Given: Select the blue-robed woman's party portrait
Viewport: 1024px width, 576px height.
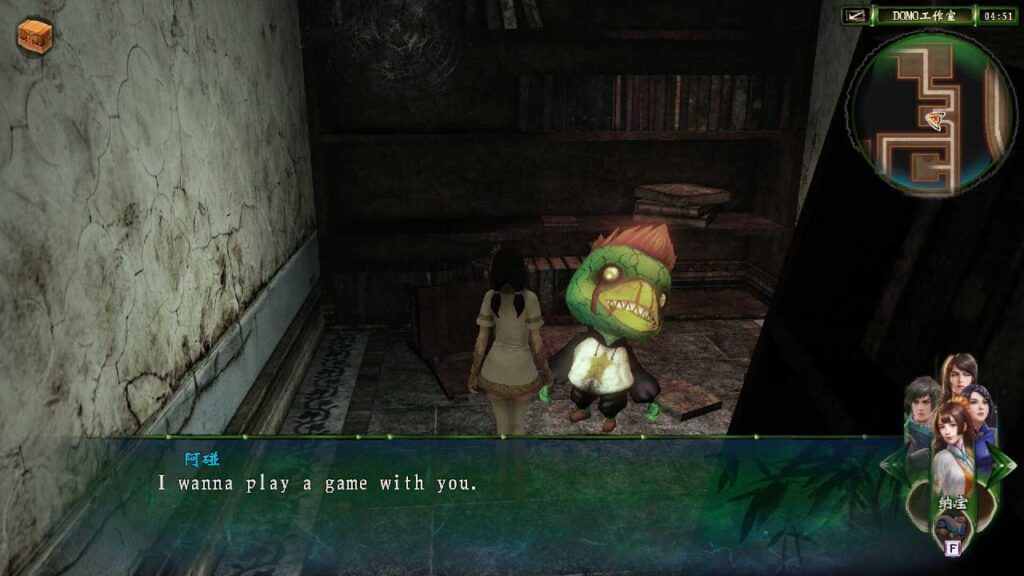Looking at the screenshot, I should tap(979, 412).
